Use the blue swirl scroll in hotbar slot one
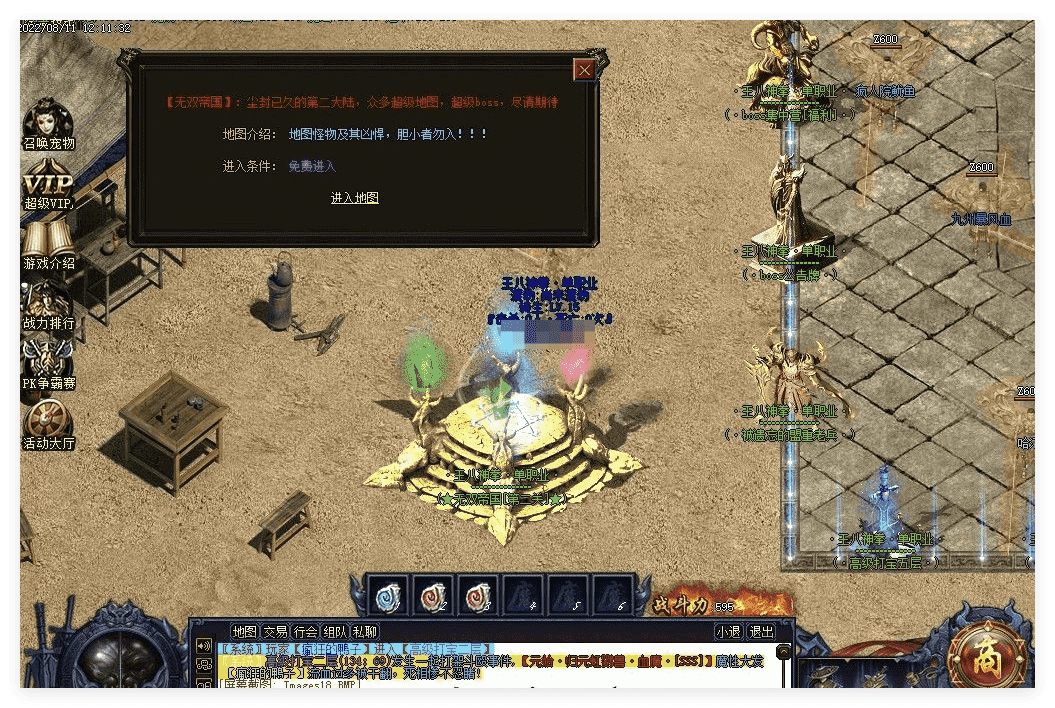The image size is (1055, 708). (x=388, y=597)
